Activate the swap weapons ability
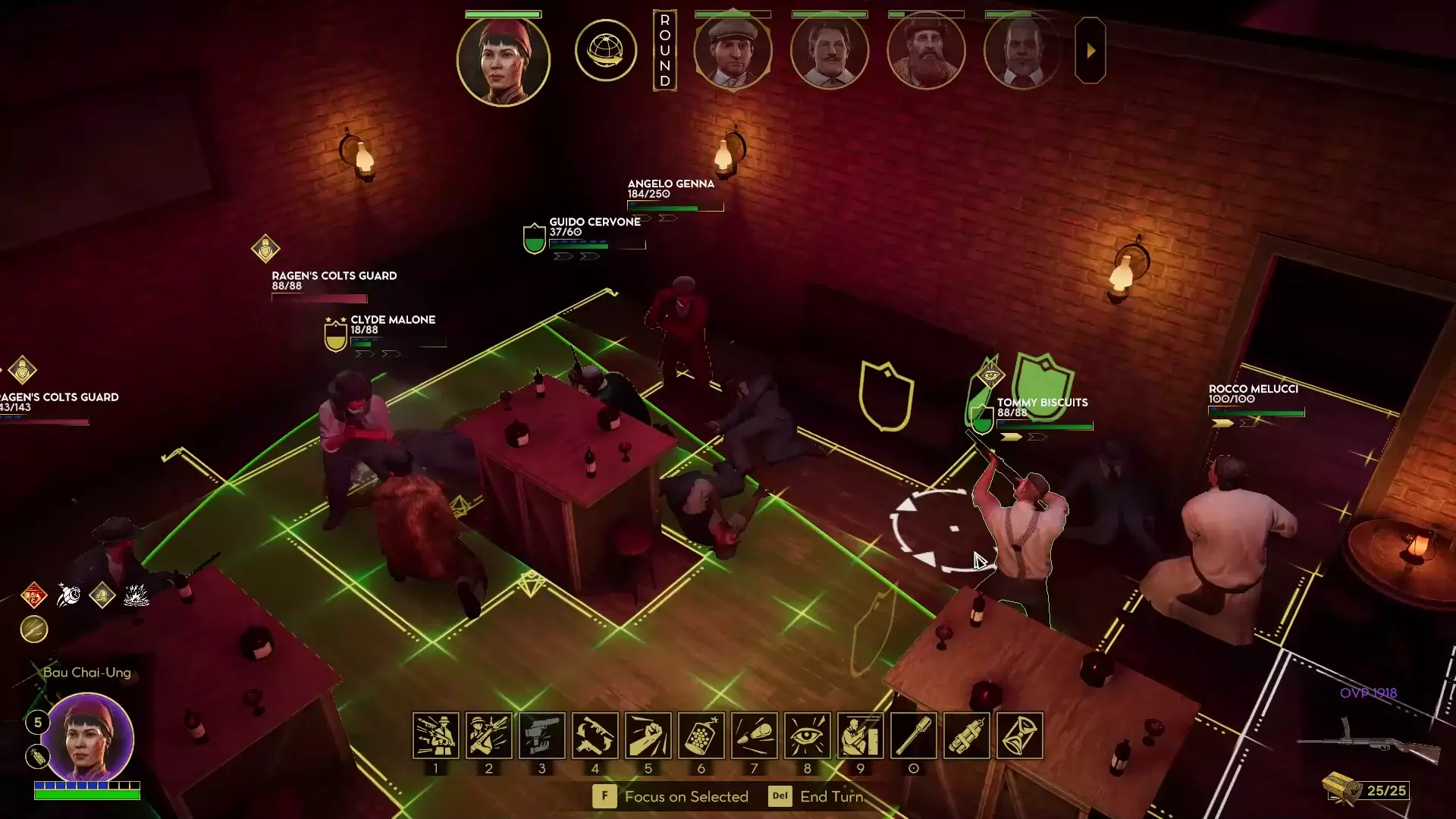Viewport: 1456px width, 819px height. pos(595,735)
